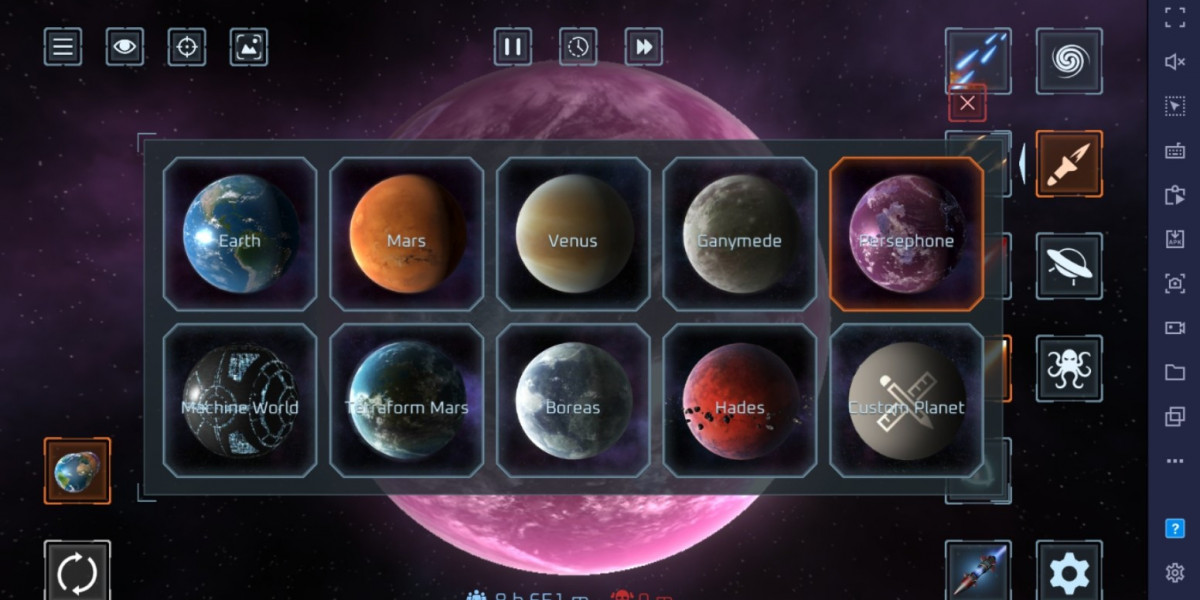1200x600 pixels.
Task: Select the octopus monster weapon category
Action: tap(1069, 368)
